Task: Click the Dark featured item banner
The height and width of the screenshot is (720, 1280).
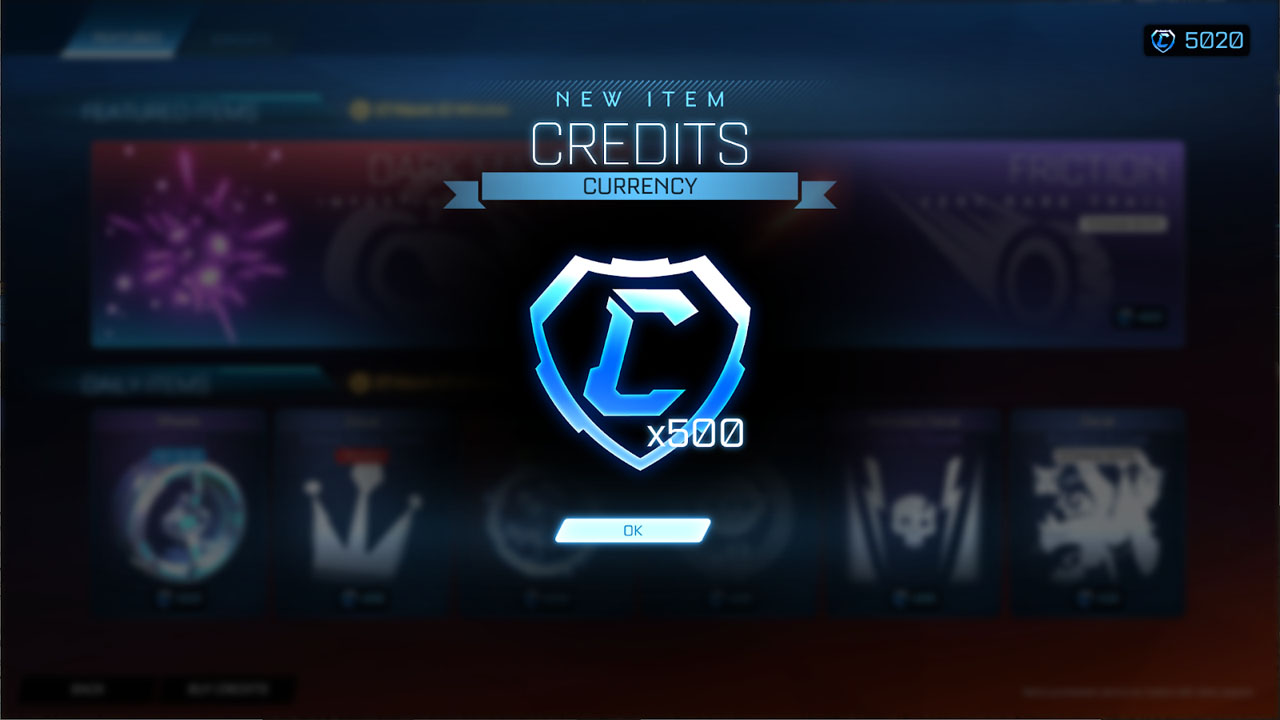Action: pos(420,240)
